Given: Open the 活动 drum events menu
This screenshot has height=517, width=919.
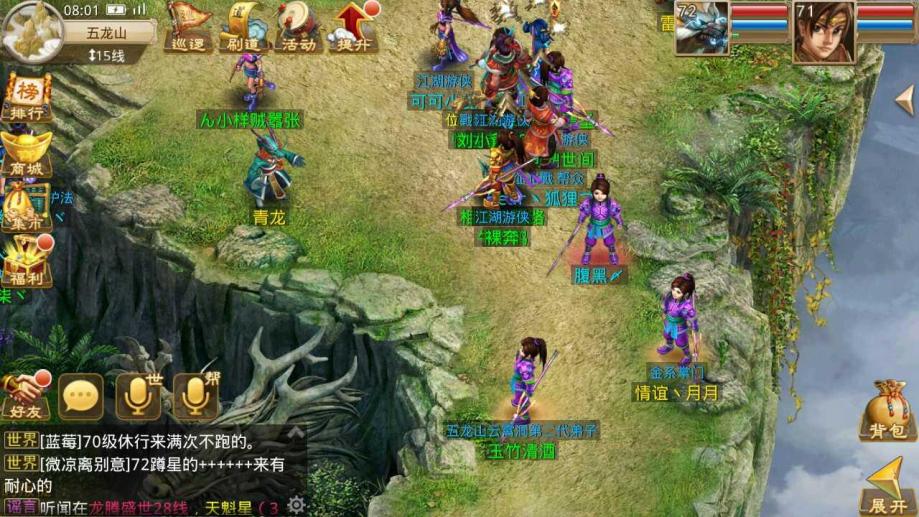Looking at the screenshot, I should [297, 27].
